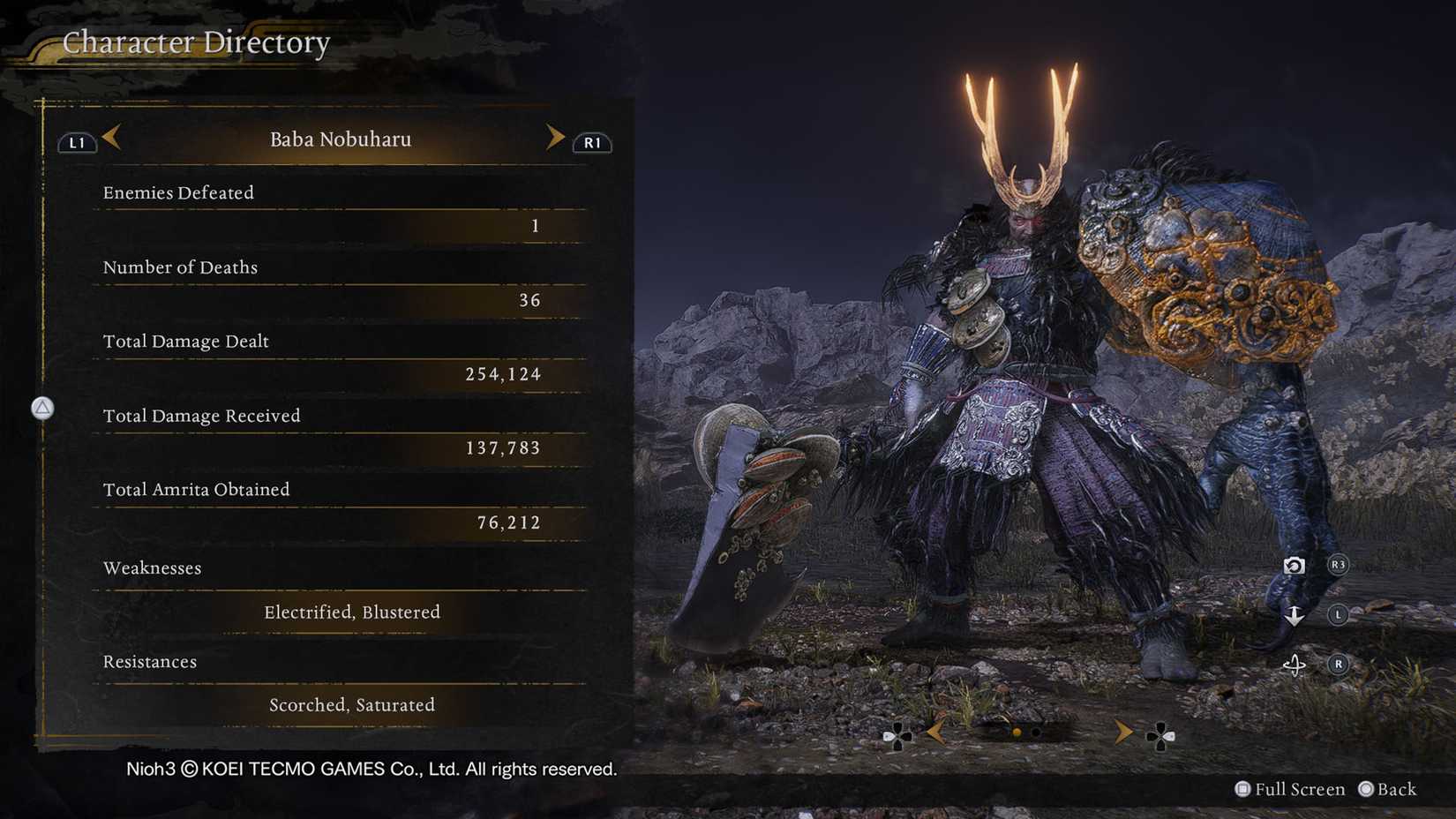Click the R3 button prompt icon

1338,565
